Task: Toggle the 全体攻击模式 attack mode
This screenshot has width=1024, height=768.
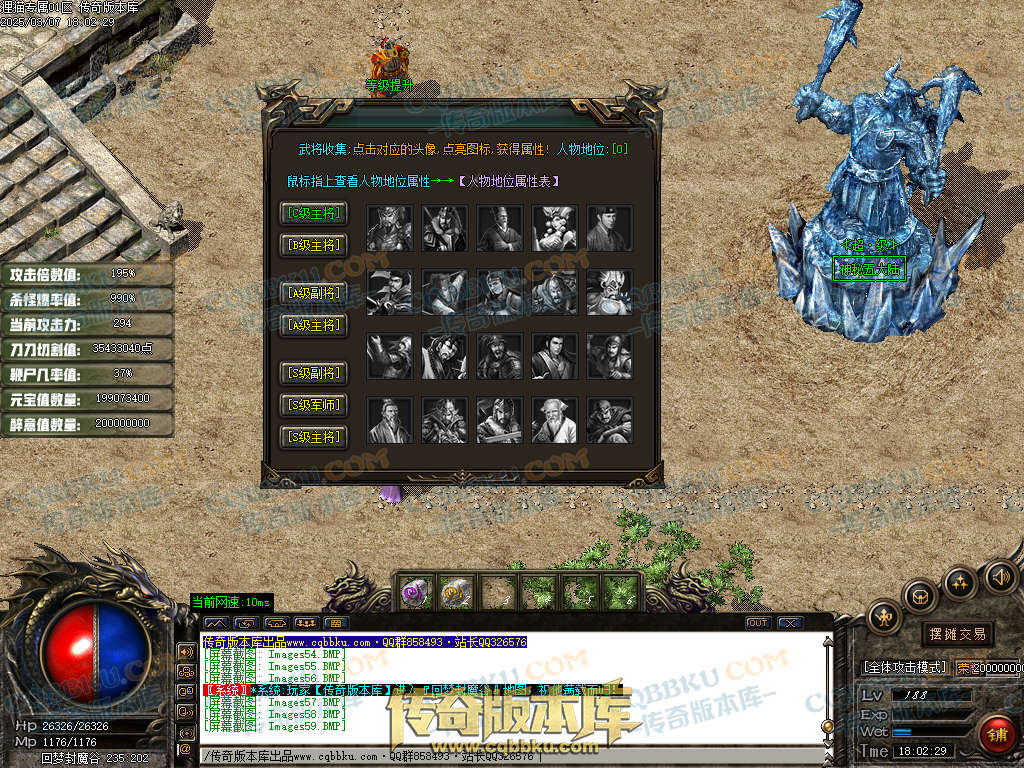Action: click(x=905, y=667)
